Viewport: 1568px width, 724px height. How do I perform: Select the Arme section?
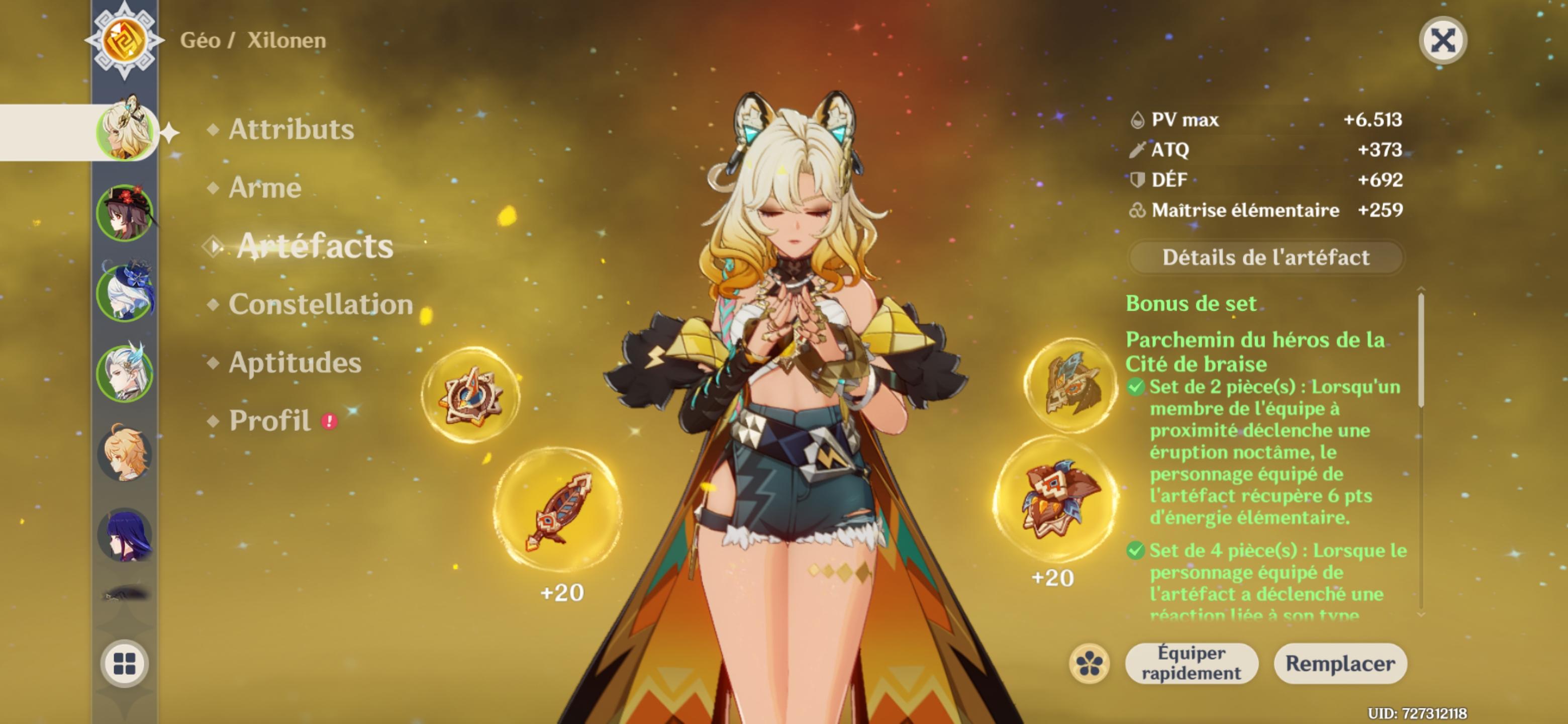point(265,189)
